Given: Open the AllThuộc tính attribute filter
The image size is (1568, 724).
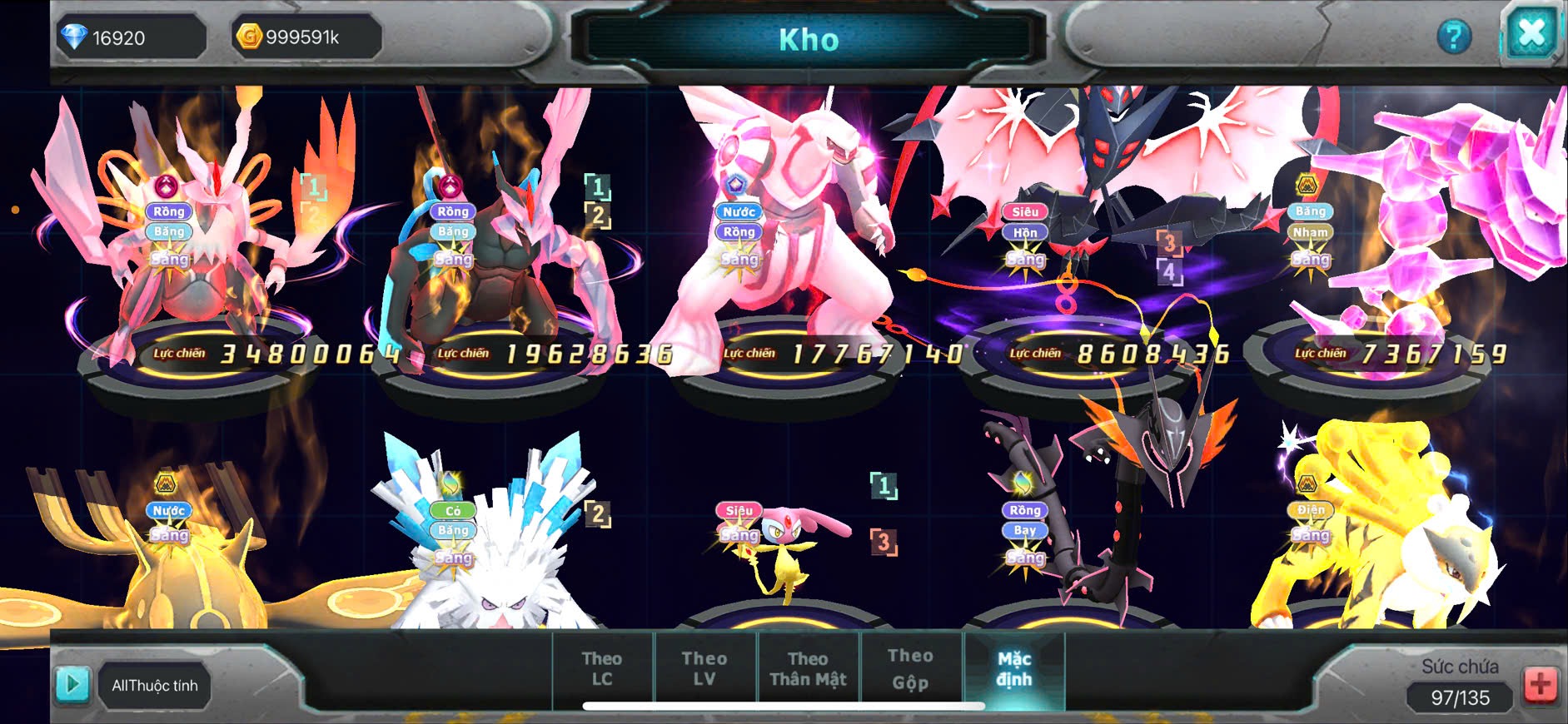Looking at the screenshot, I should [x=155, y=686].
